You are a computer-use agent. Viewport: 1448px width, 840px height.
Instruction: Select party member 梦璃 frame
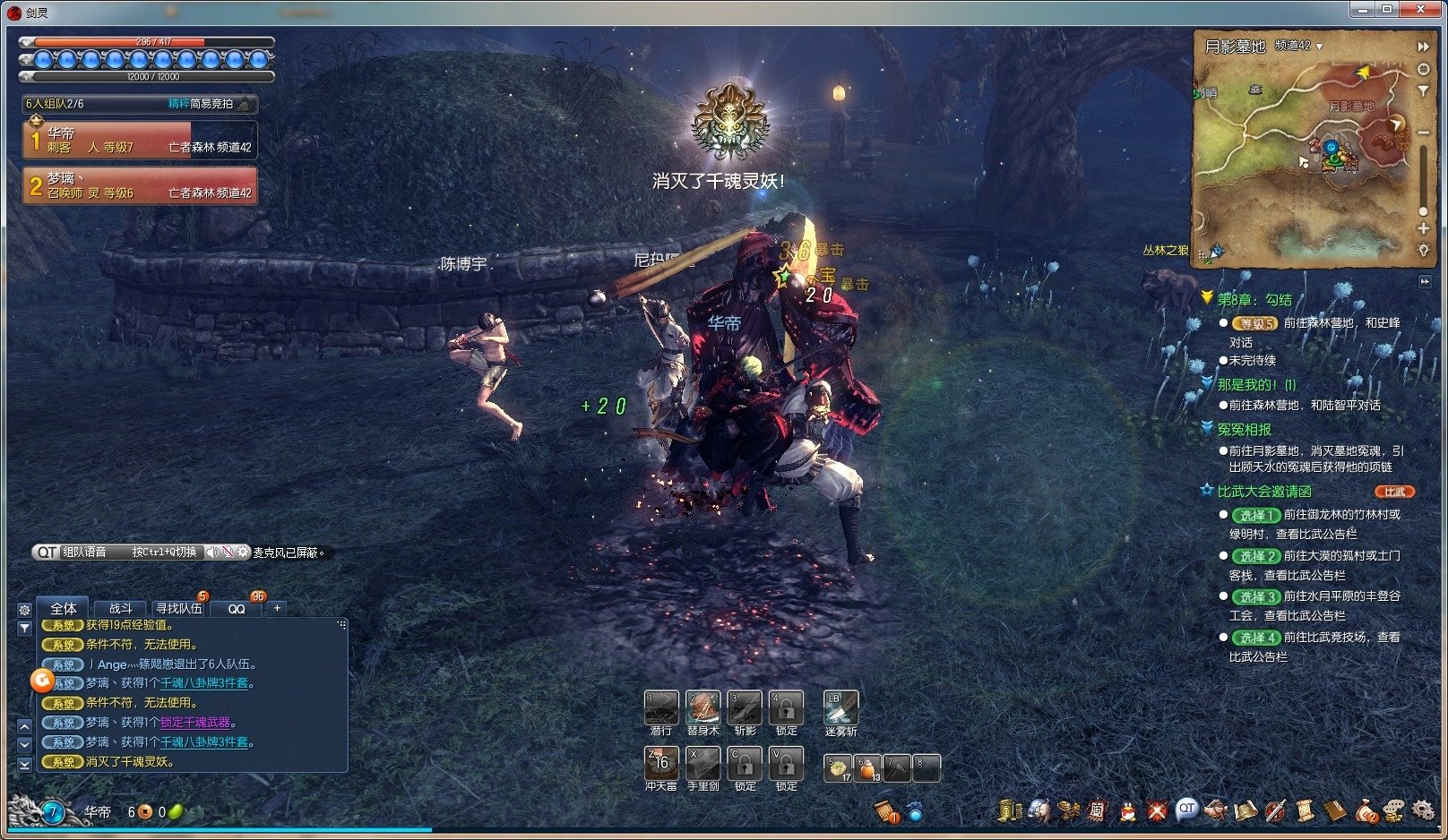[141, 185]
